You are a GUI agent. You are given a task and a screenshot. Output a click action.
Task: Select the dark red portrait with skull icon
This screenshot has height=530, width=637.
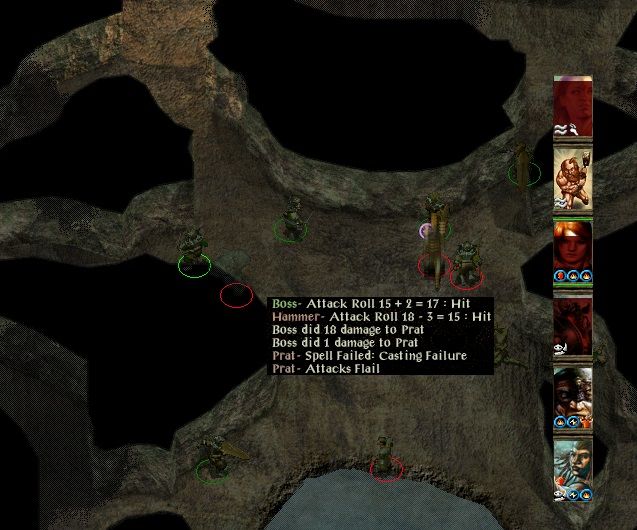573,322
